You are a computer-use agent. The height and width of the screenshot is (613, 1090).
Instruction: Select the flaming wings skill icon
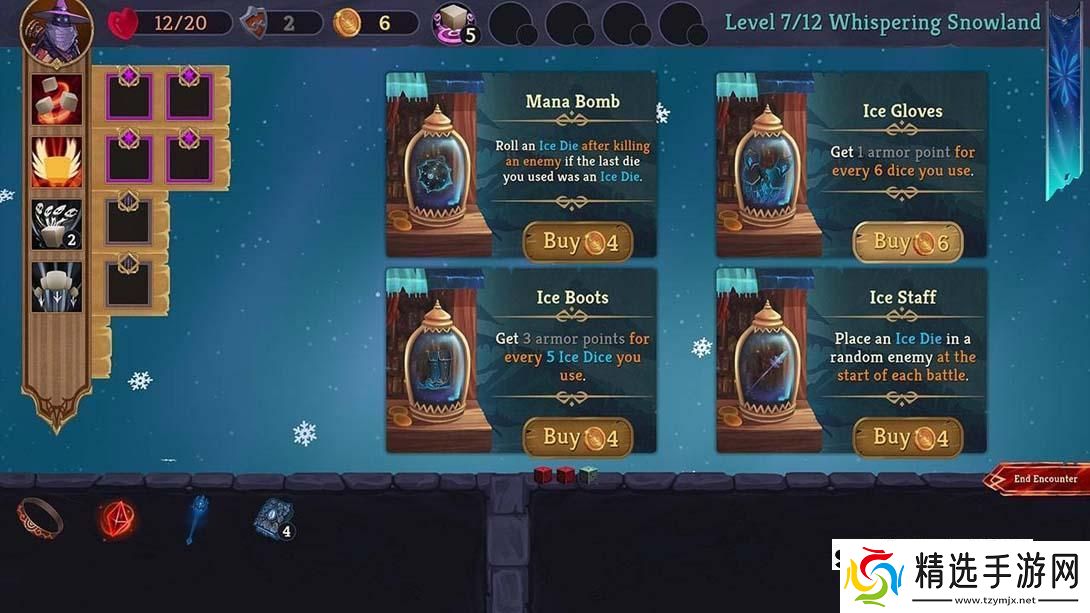click(x=57, y=161)
